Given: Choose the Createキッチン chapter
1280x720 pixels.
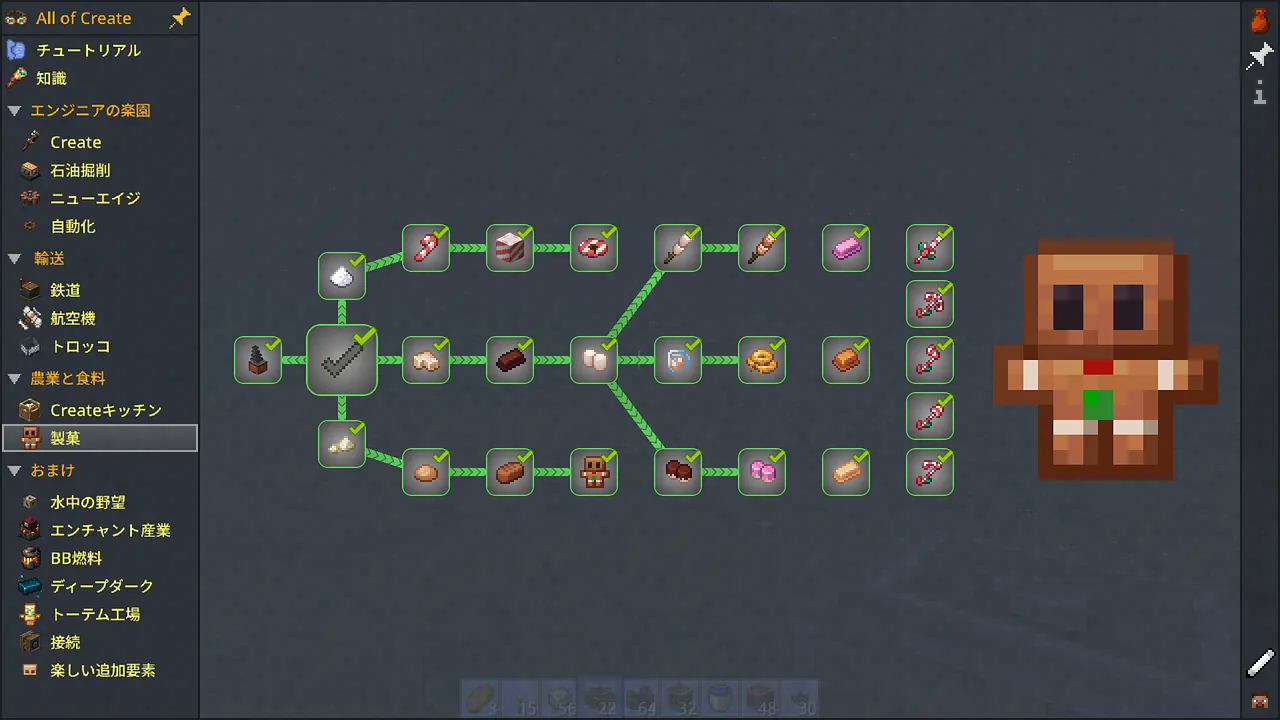Looking at the screenshot, I should [x=105, y=410].
